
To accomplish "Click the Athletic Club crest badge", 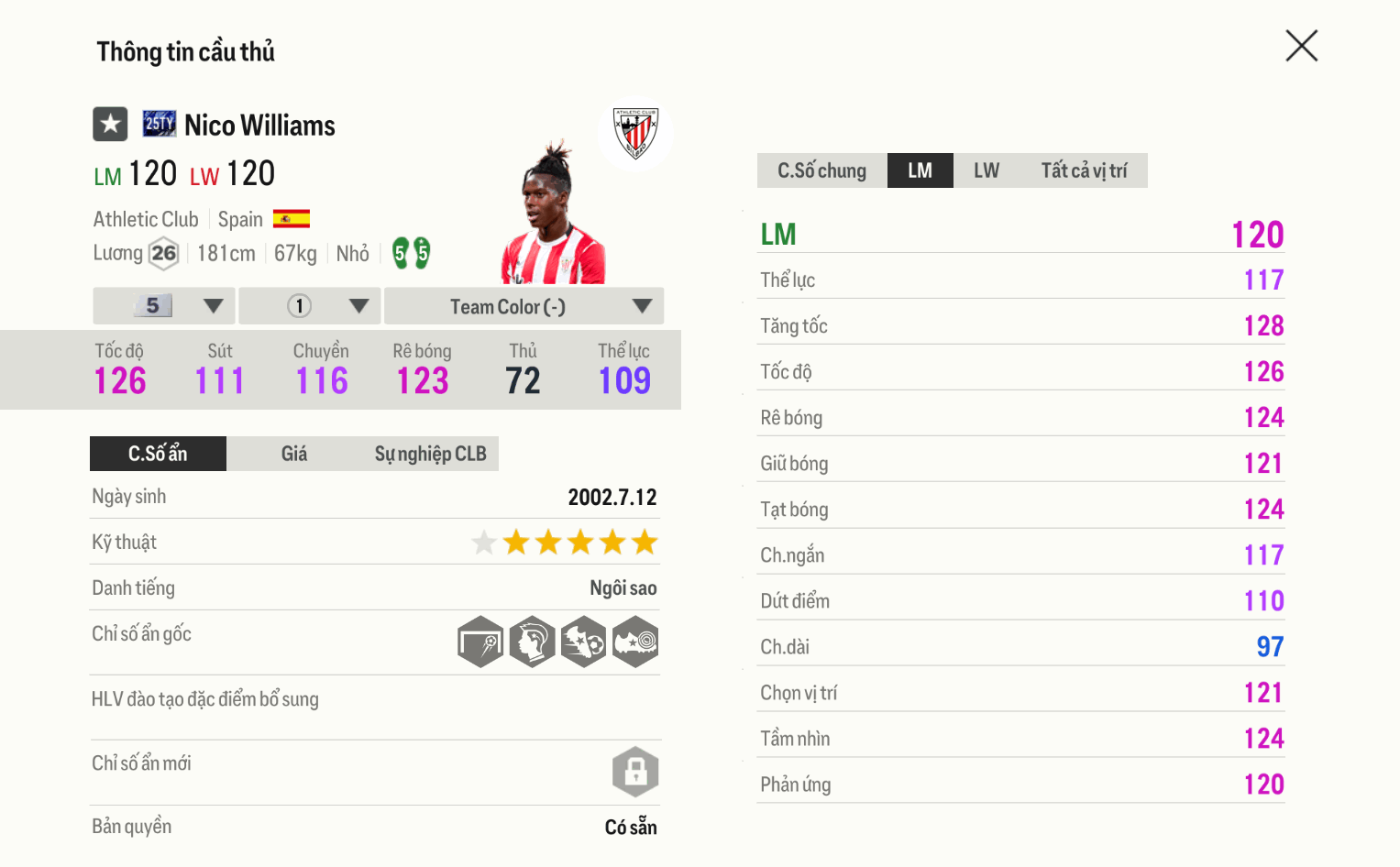I will pos(635,133).
